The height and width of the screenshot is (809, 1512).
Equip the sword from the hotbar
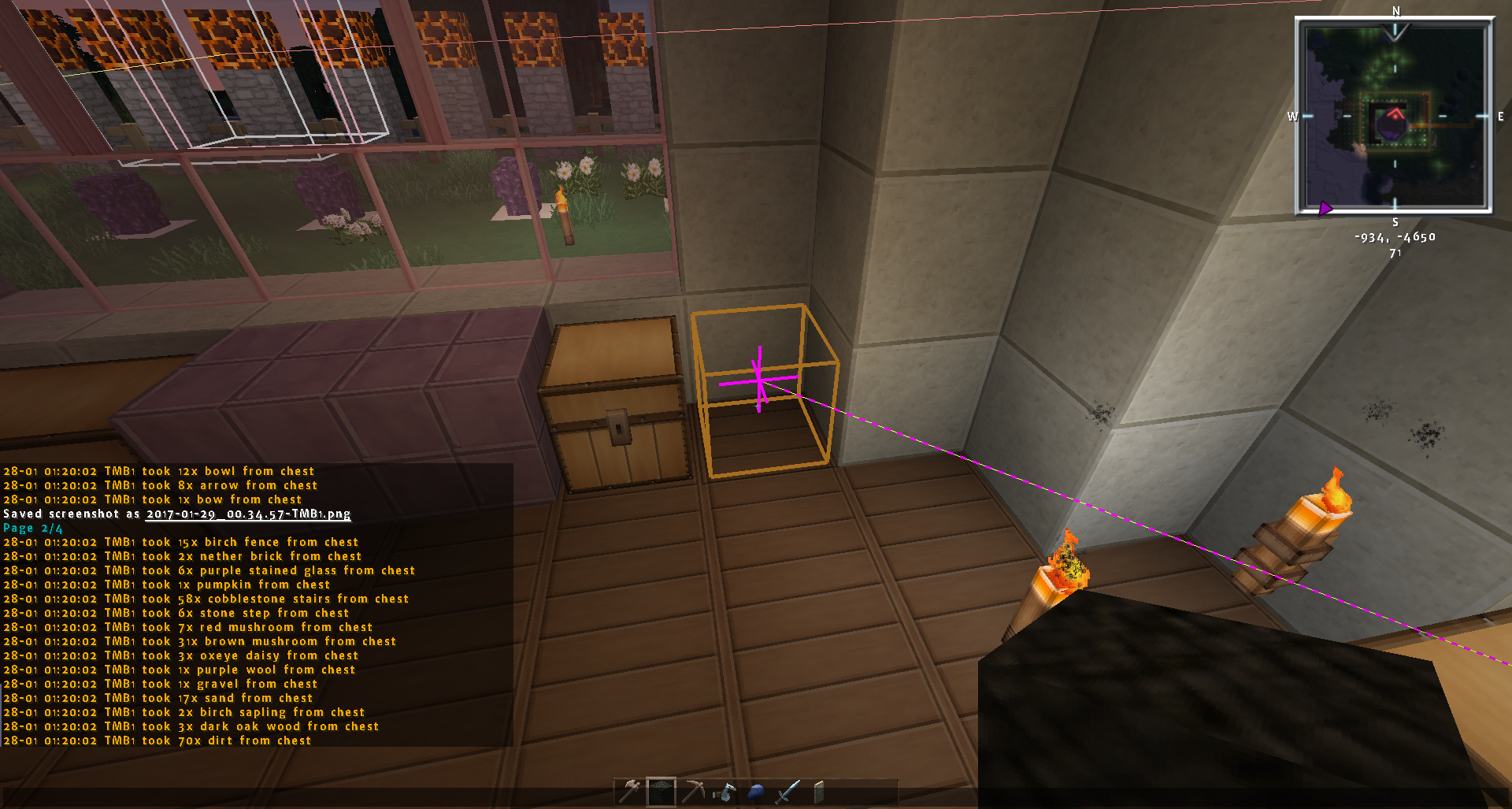point(787,792)
